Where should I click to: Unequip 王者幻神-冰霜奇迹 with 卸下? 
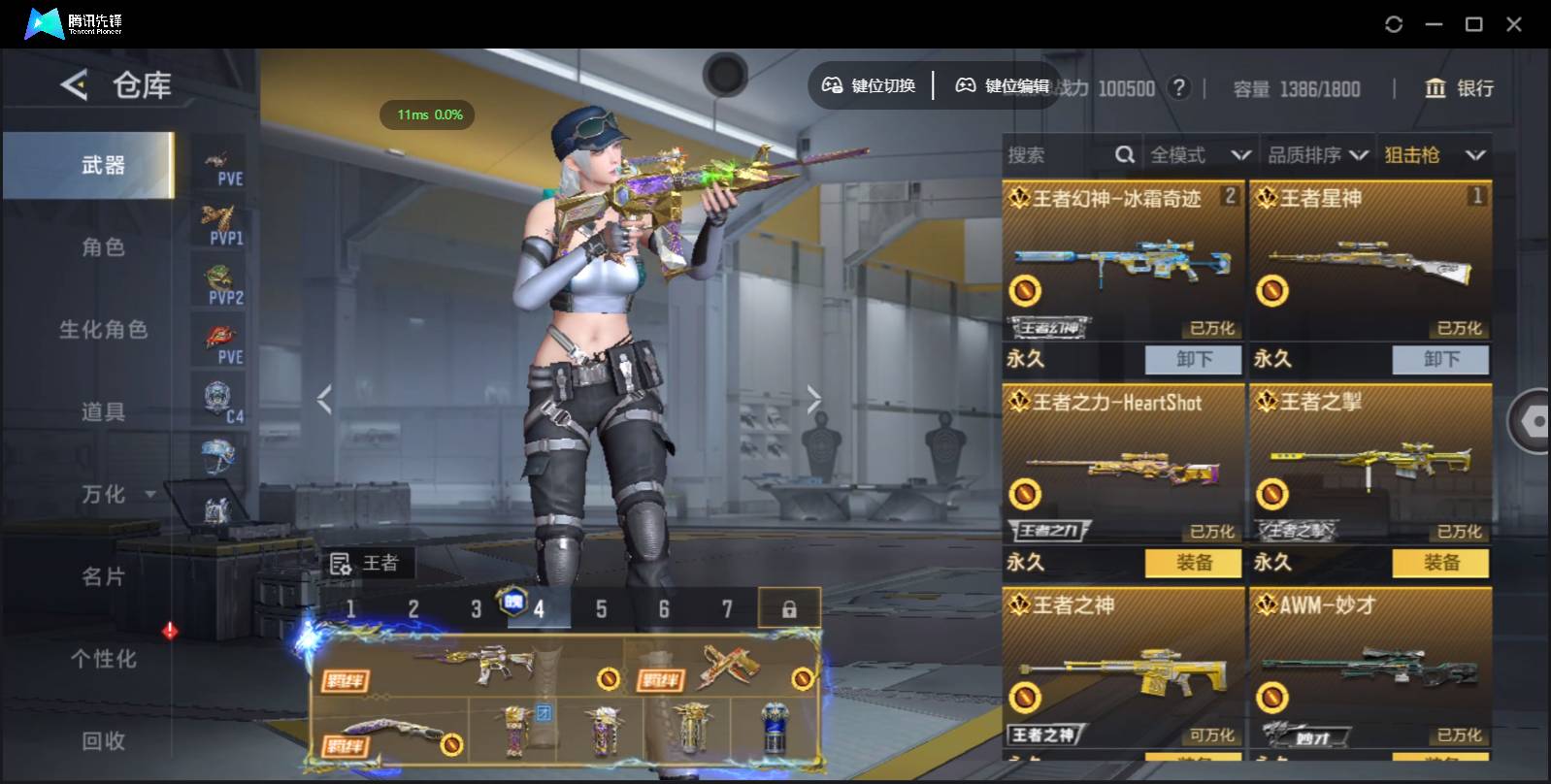(1193, 360)
